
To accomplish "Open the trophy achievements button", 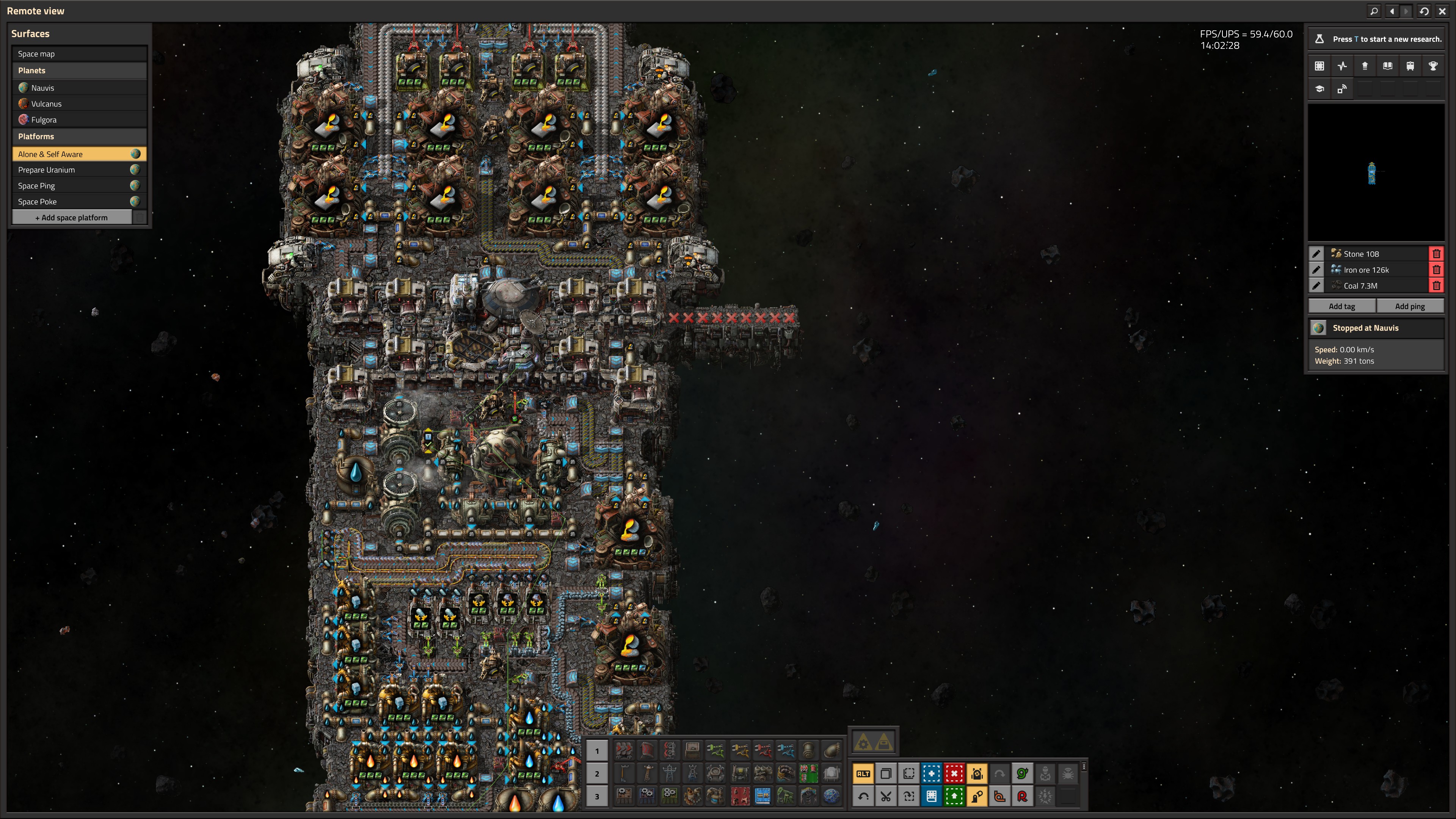I will [1433, 66].
